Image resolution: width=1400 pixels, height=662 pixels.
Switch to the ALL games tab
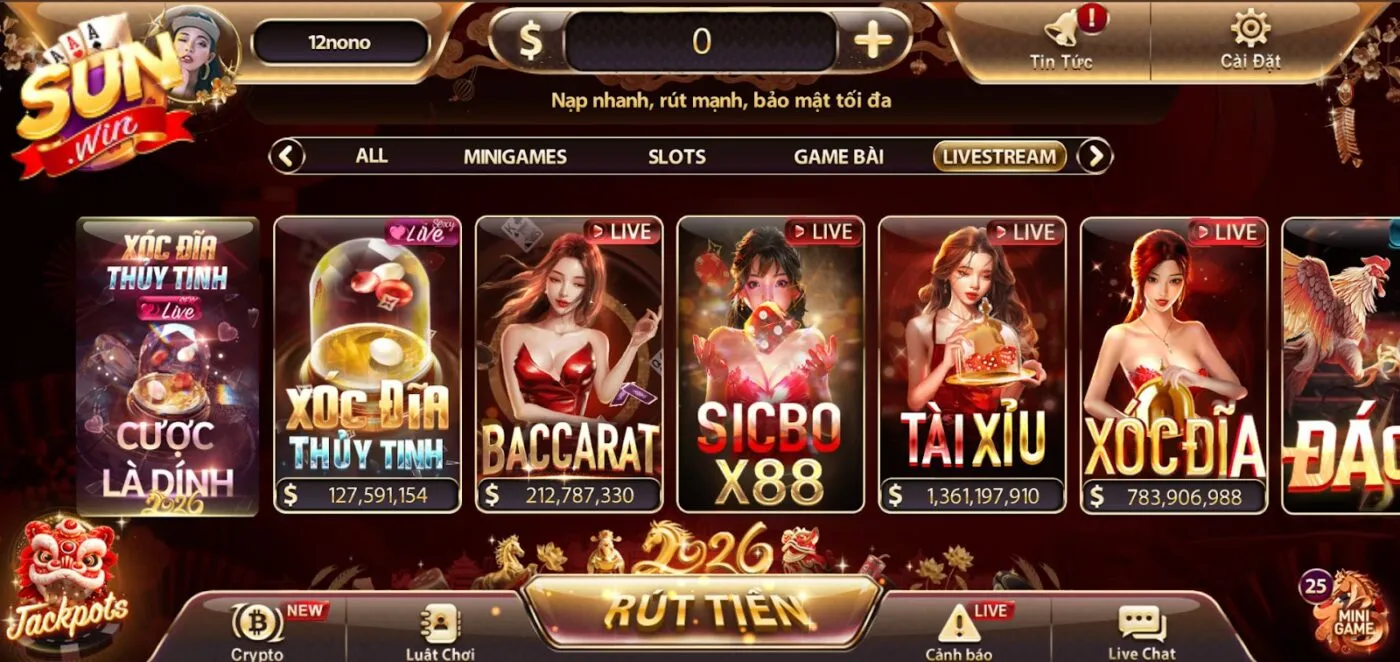click(371, 156)
